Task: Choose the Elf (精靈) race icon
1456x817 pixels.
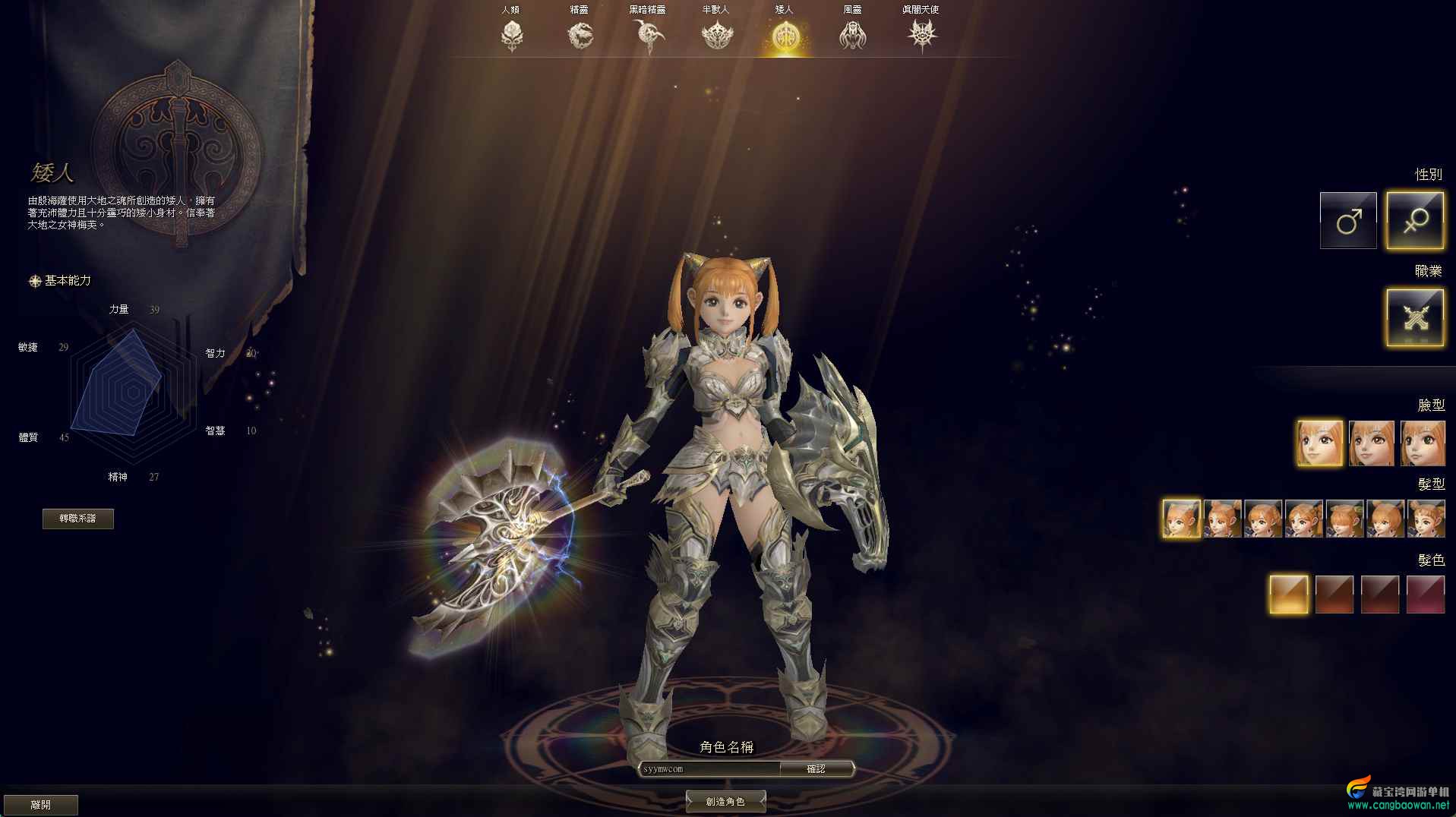Action: (580, 35)
